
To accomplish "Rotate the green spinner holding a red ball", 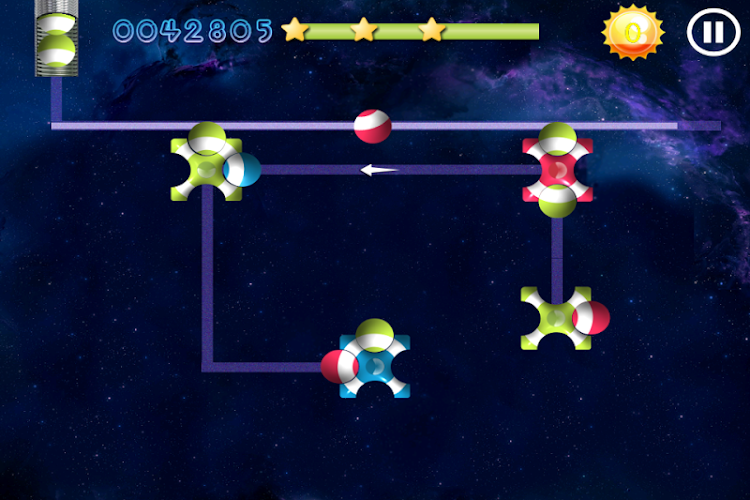I will pos(556,318).
